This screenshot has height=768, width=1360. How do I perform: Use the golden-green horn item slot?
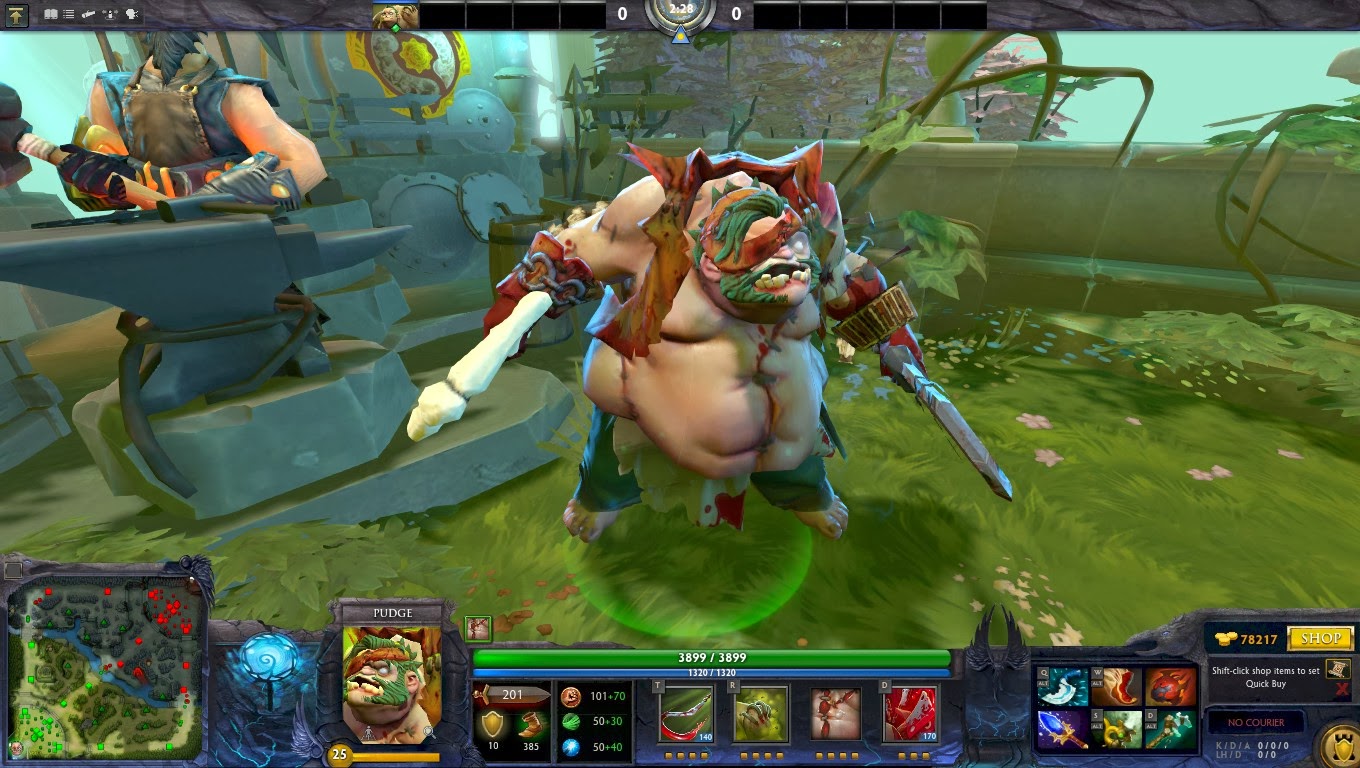1116,730
